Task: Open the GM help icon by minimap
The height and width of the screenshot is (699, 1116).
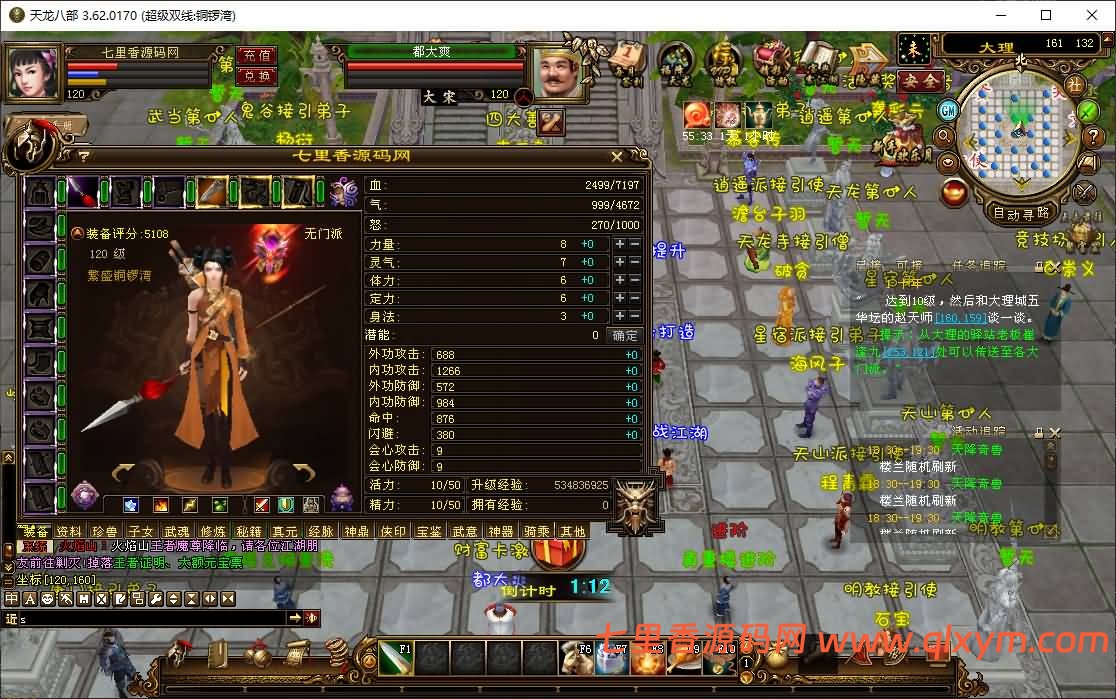Action: pos(947,110)
